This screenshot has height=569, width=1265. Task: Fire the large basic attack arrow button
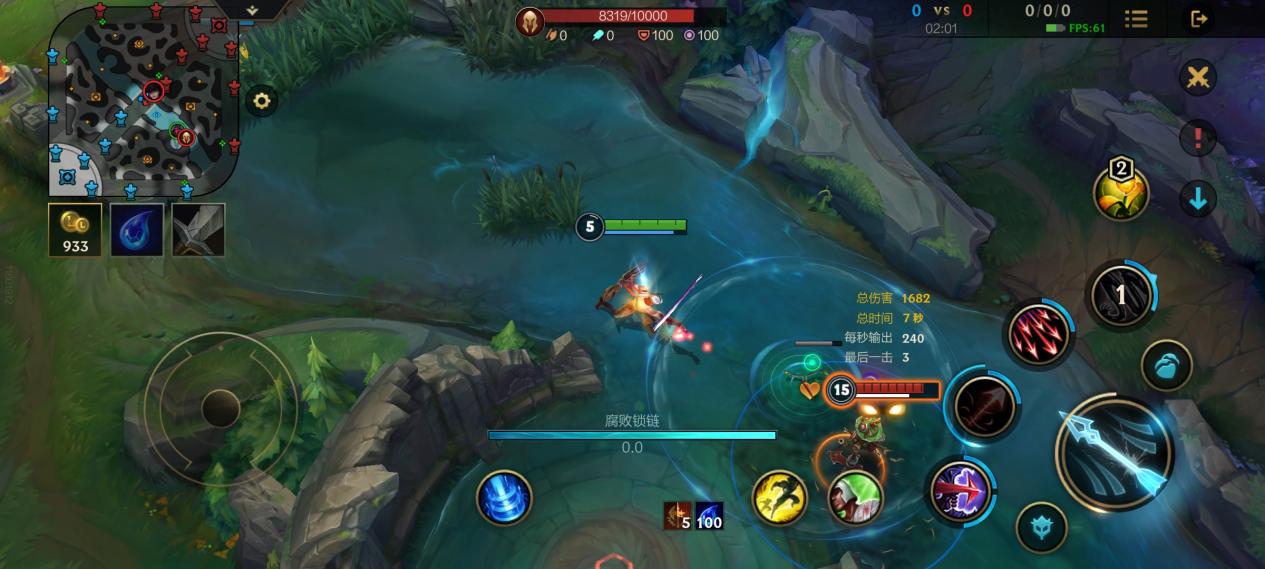click(1115, 452)
